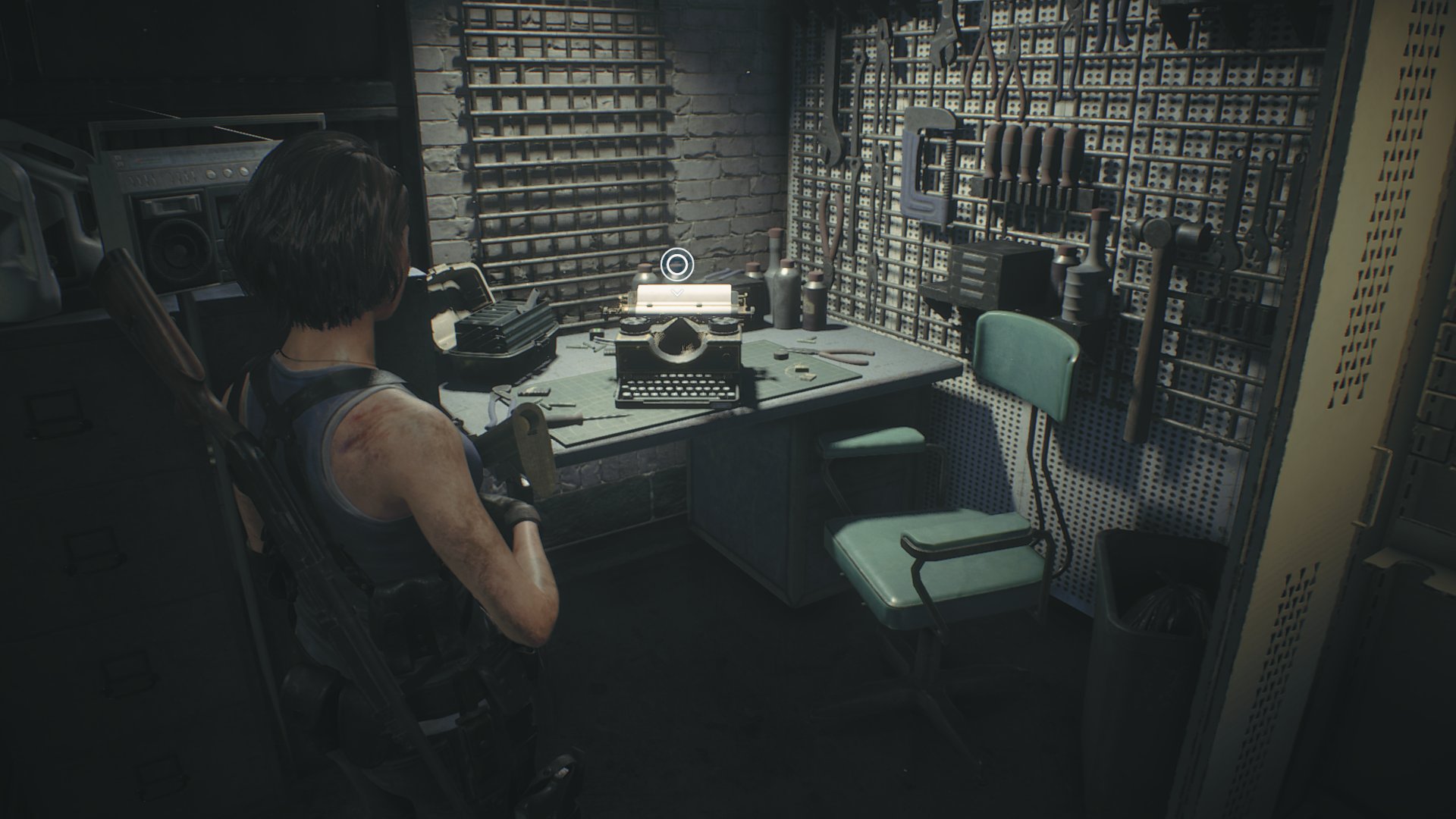The width and height of the screenshot is (1456, 819).
Task: Select the typewriter interaction marker
Action: [x=676, y=265]
